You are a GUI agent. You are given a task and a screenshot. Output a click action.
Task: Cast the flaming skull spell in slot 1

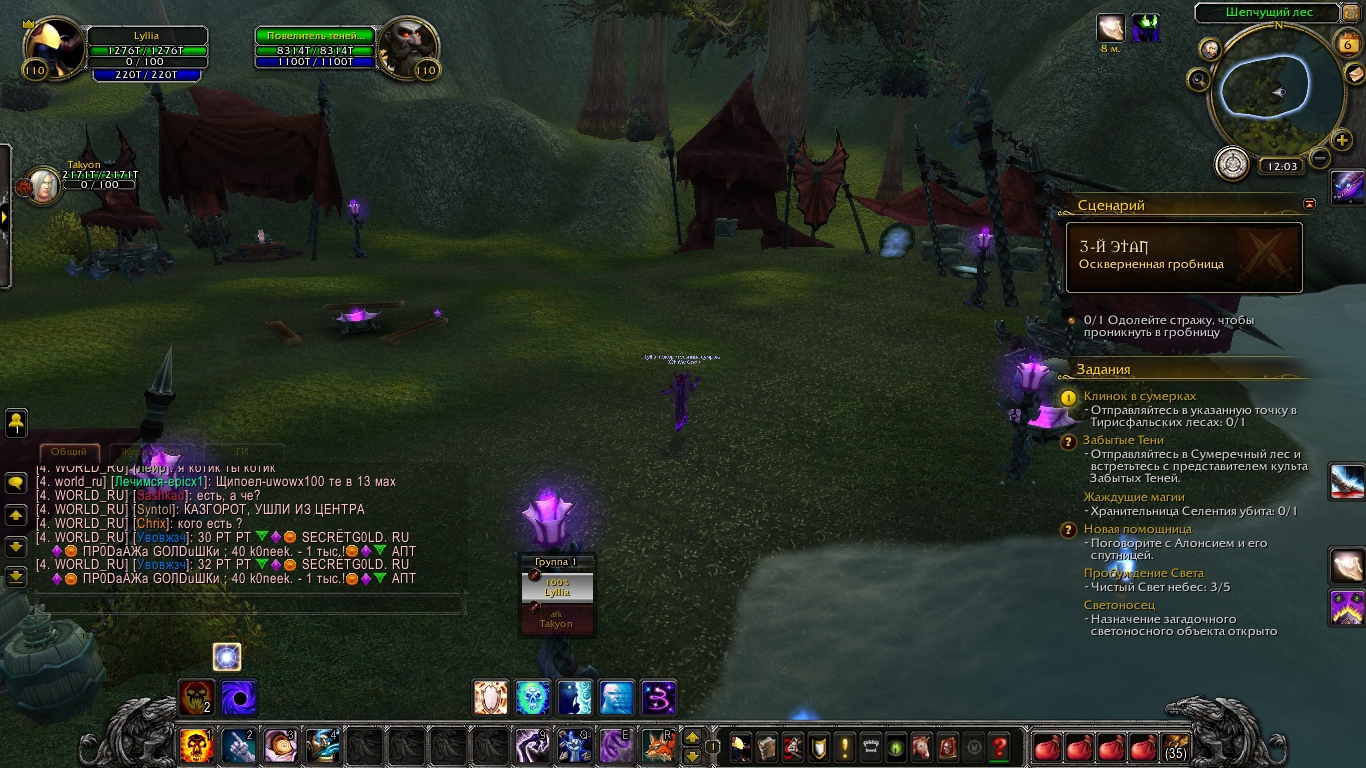[196, 746]
